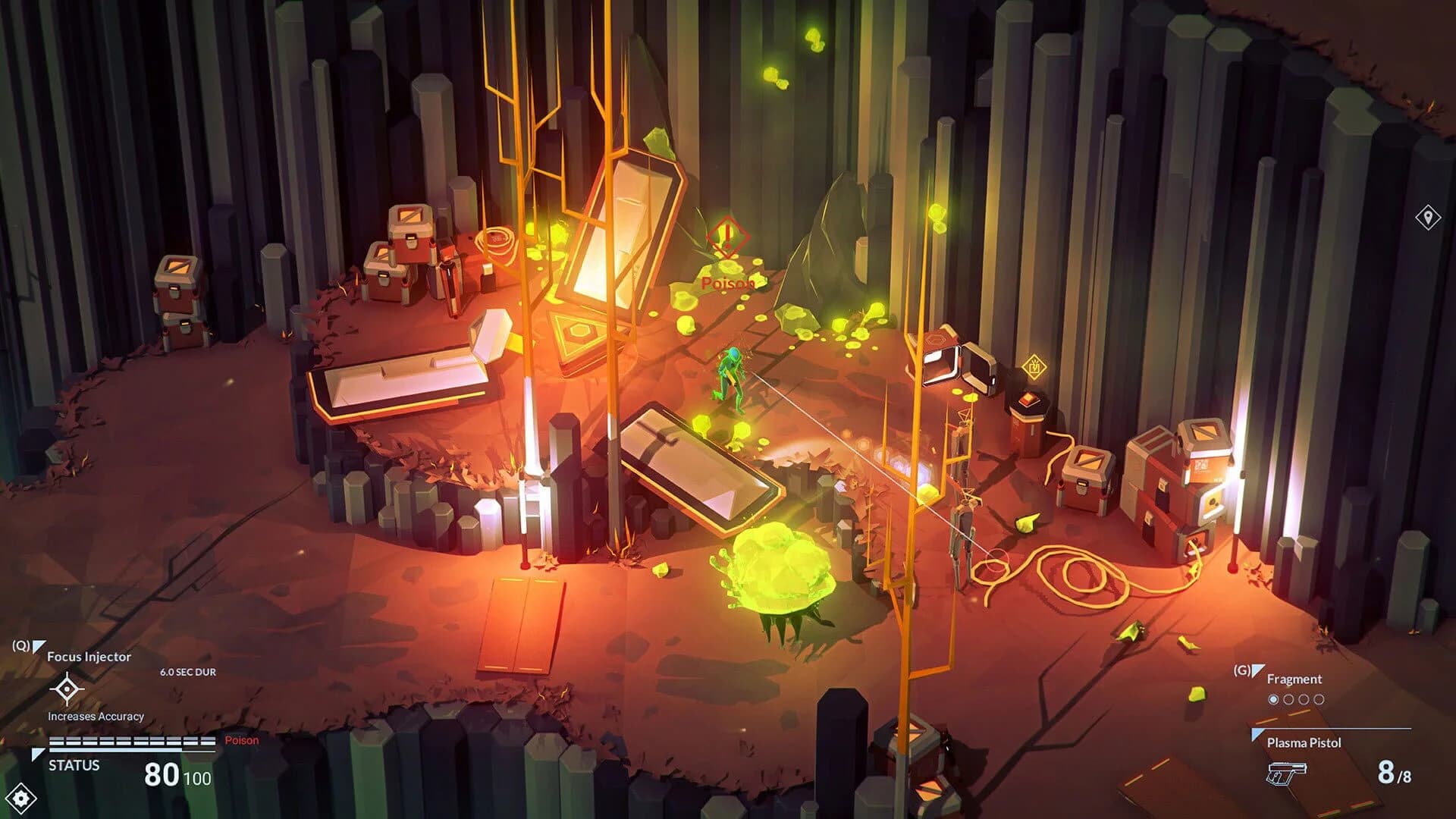Click the (Q) ability slot marker

(x=20, y=645)
